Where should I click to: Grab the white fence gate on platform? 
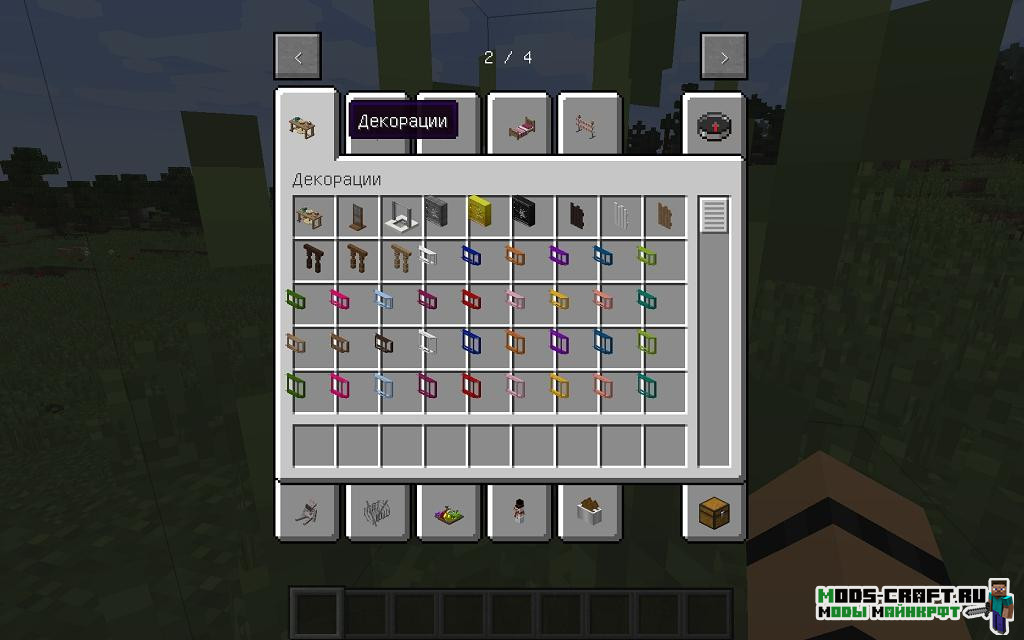(x=395, y=215)
